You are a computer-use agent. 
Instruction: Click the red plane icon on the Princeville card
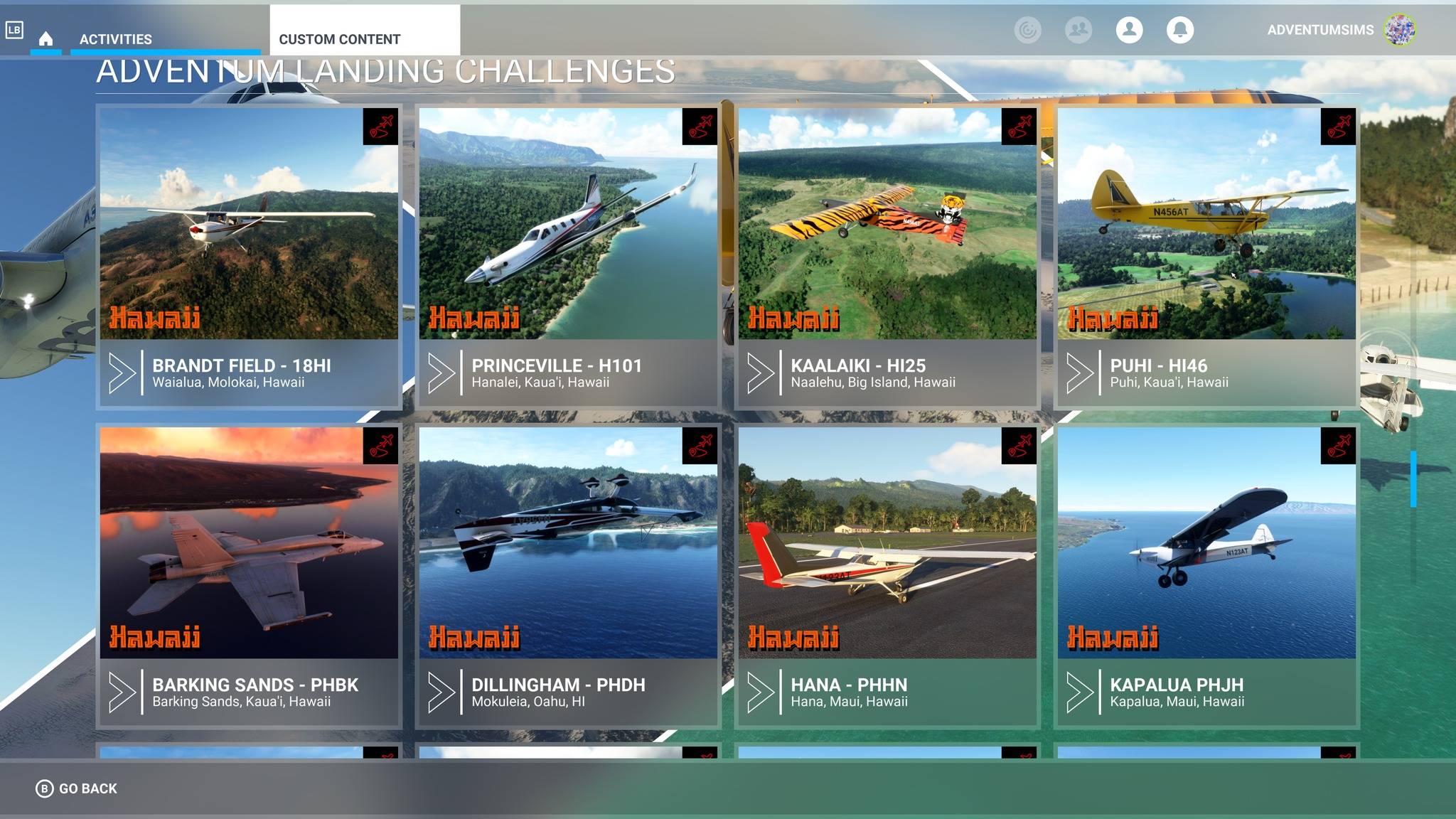tap(700, 126)
